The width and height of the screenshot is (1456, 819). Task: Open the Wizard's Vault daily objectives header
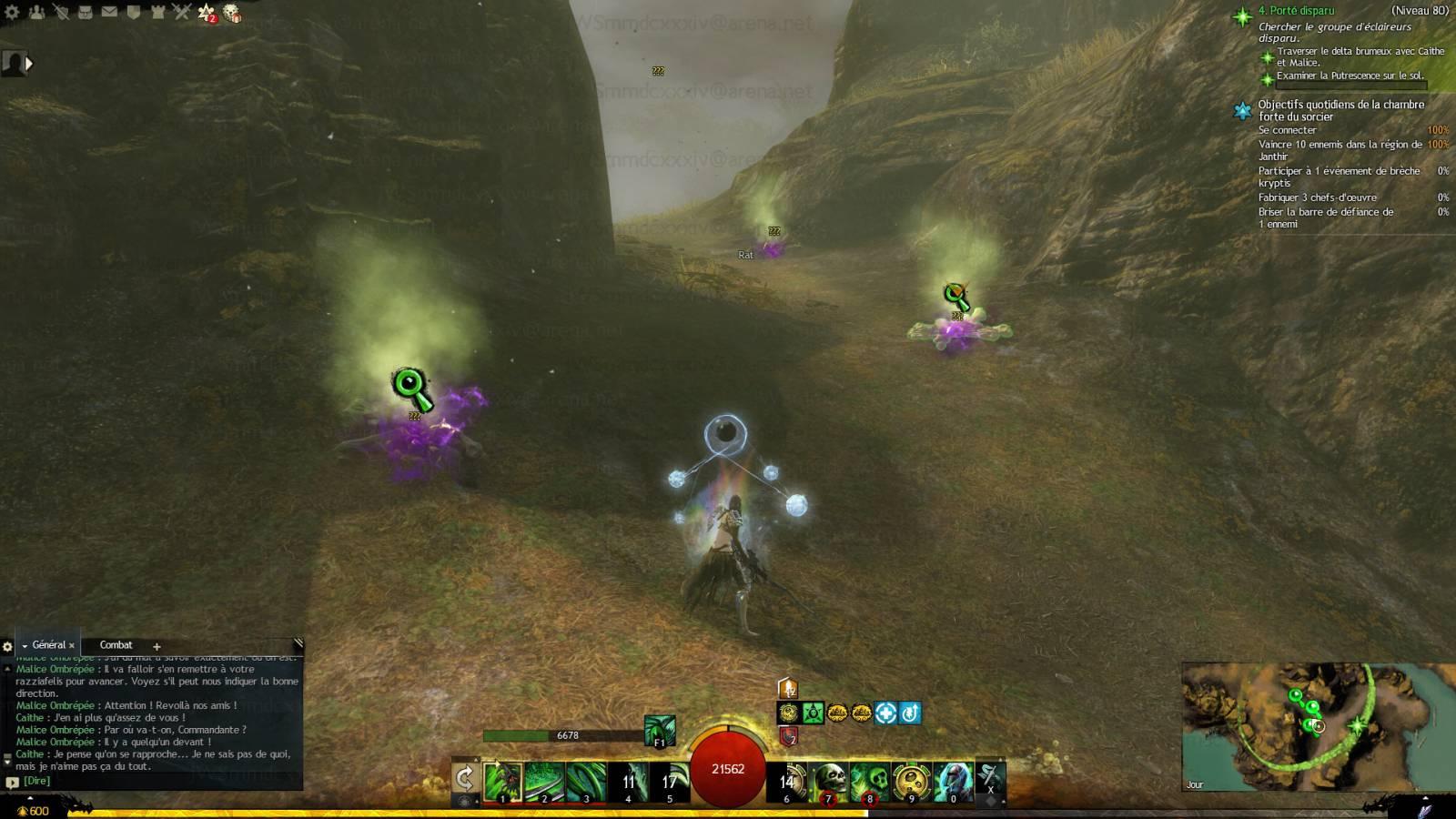coord(1340,110)
